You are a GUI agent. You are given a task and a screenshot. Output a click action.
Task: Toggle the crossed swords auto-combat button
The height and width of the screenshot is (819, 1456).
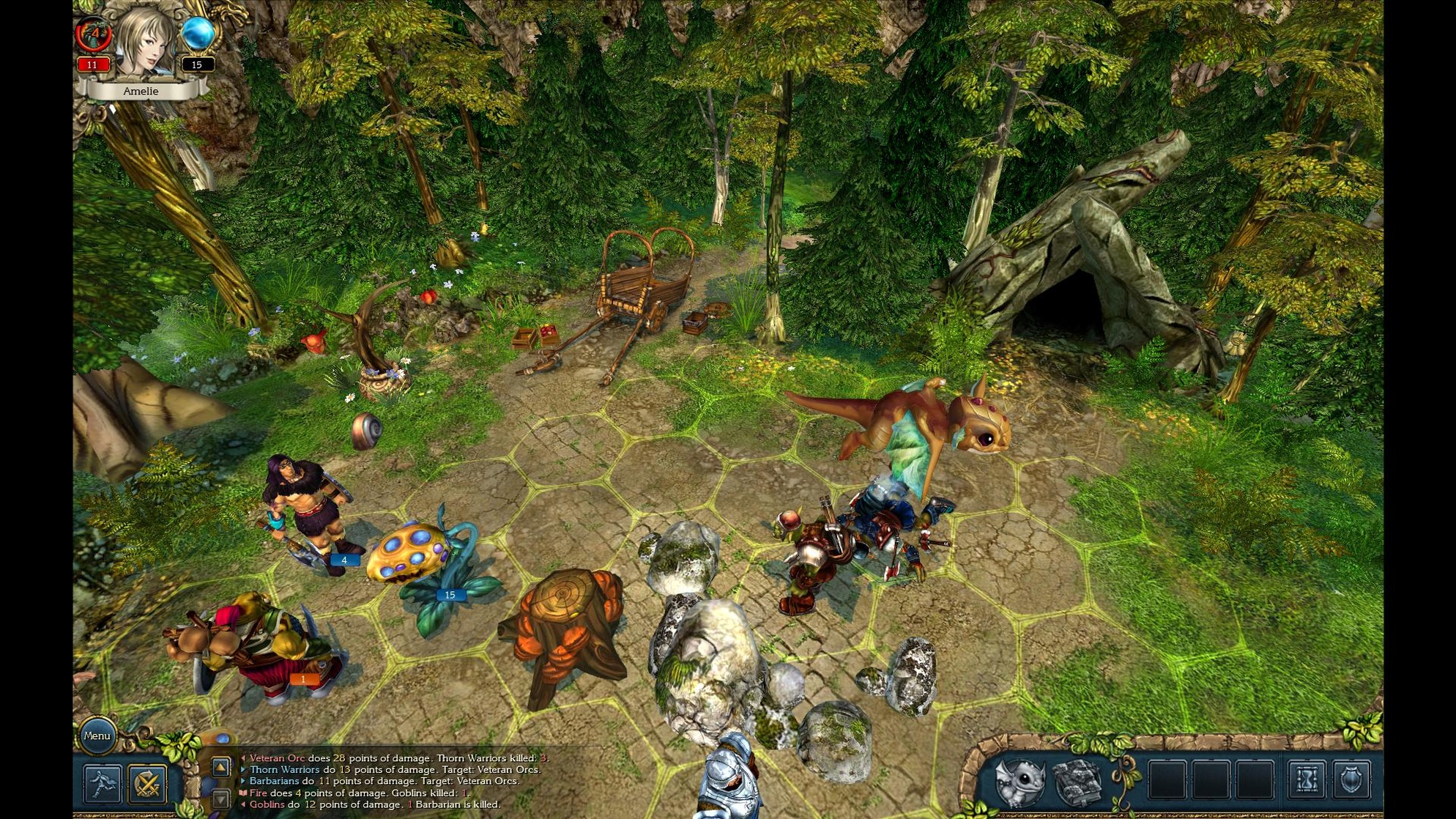(x=147, y=784)
